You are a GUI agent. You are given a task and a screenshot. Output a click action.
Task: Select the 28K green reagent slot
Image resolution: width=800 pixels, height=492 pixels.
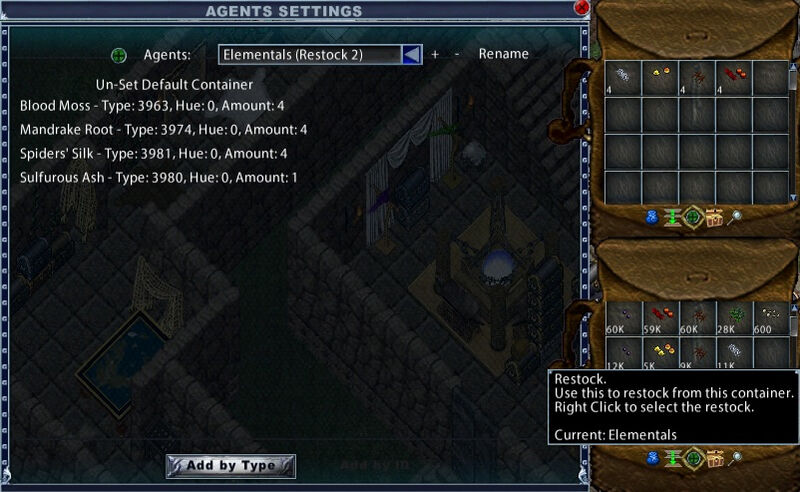point(735,317)
